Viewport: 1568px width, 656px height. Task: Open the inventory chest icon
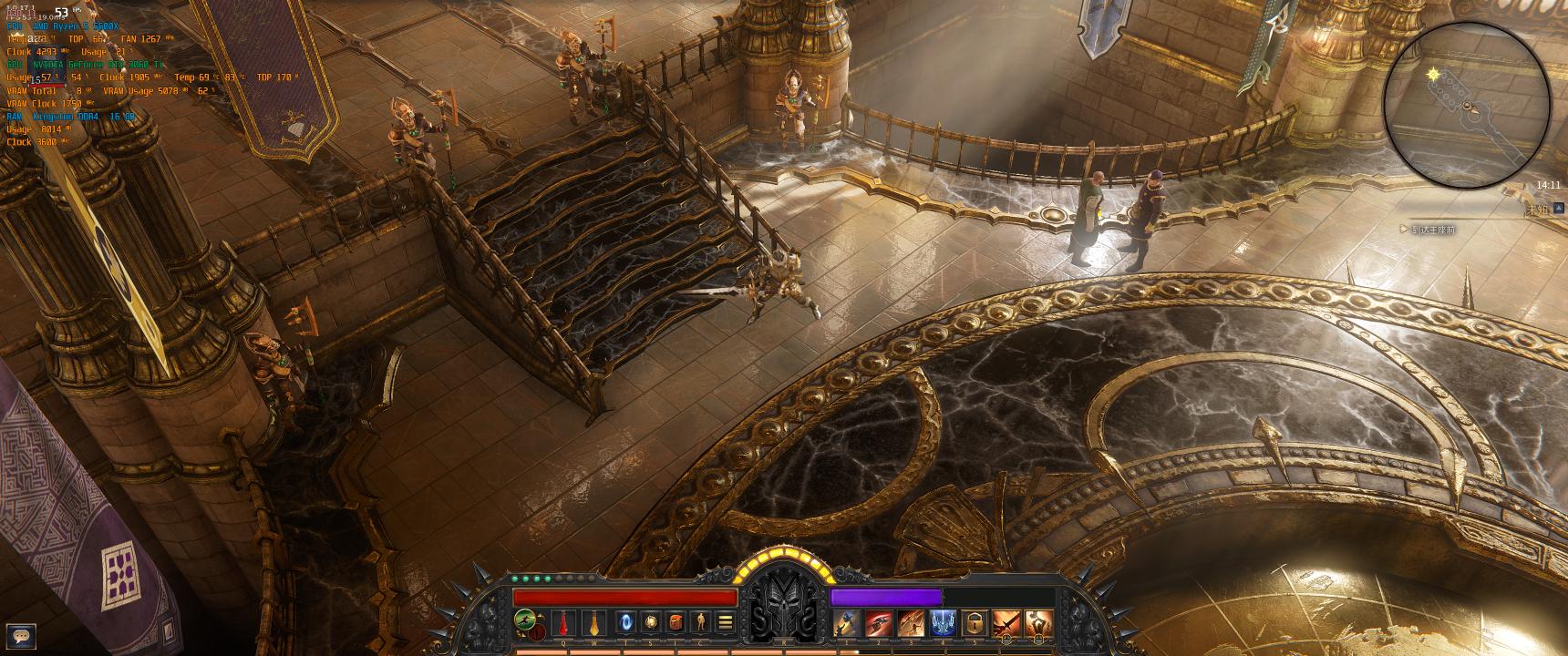676,622
